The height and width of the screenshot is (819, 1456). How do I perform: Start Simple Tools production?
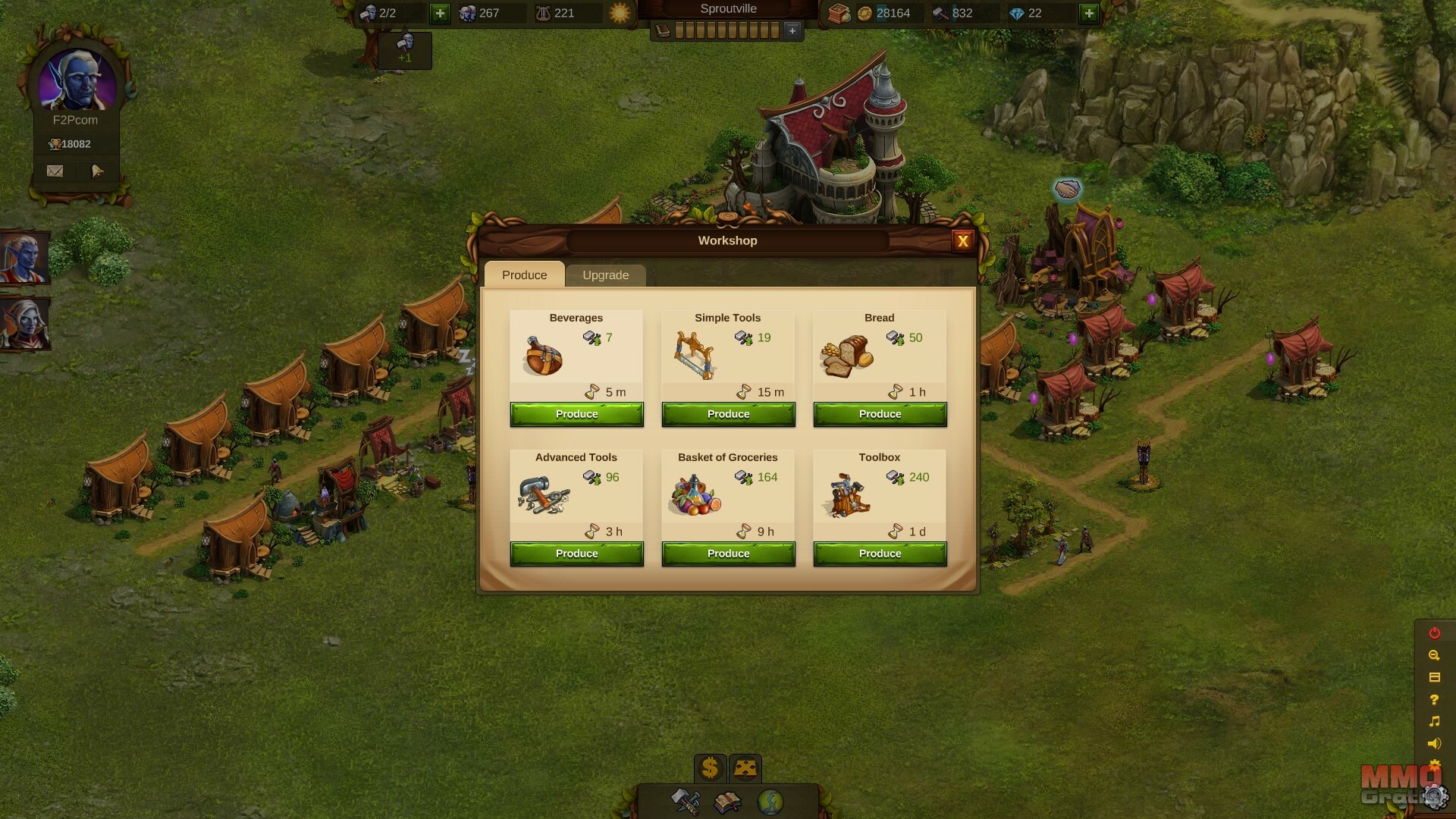pos(728,414)
